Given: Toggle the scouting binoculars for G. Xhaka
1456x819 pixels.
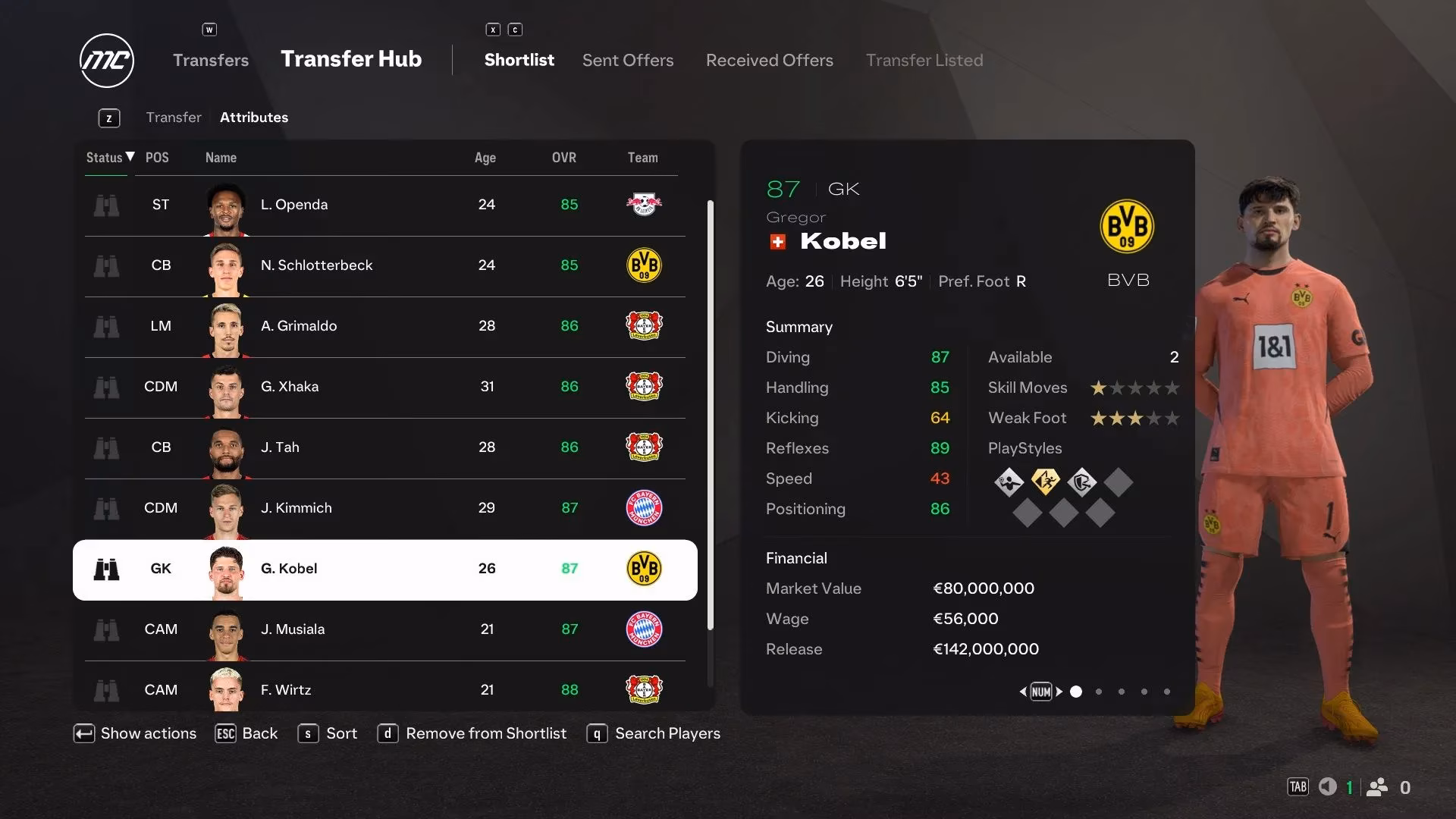Looking at the screenshot, I should click(x=107, y=387).
